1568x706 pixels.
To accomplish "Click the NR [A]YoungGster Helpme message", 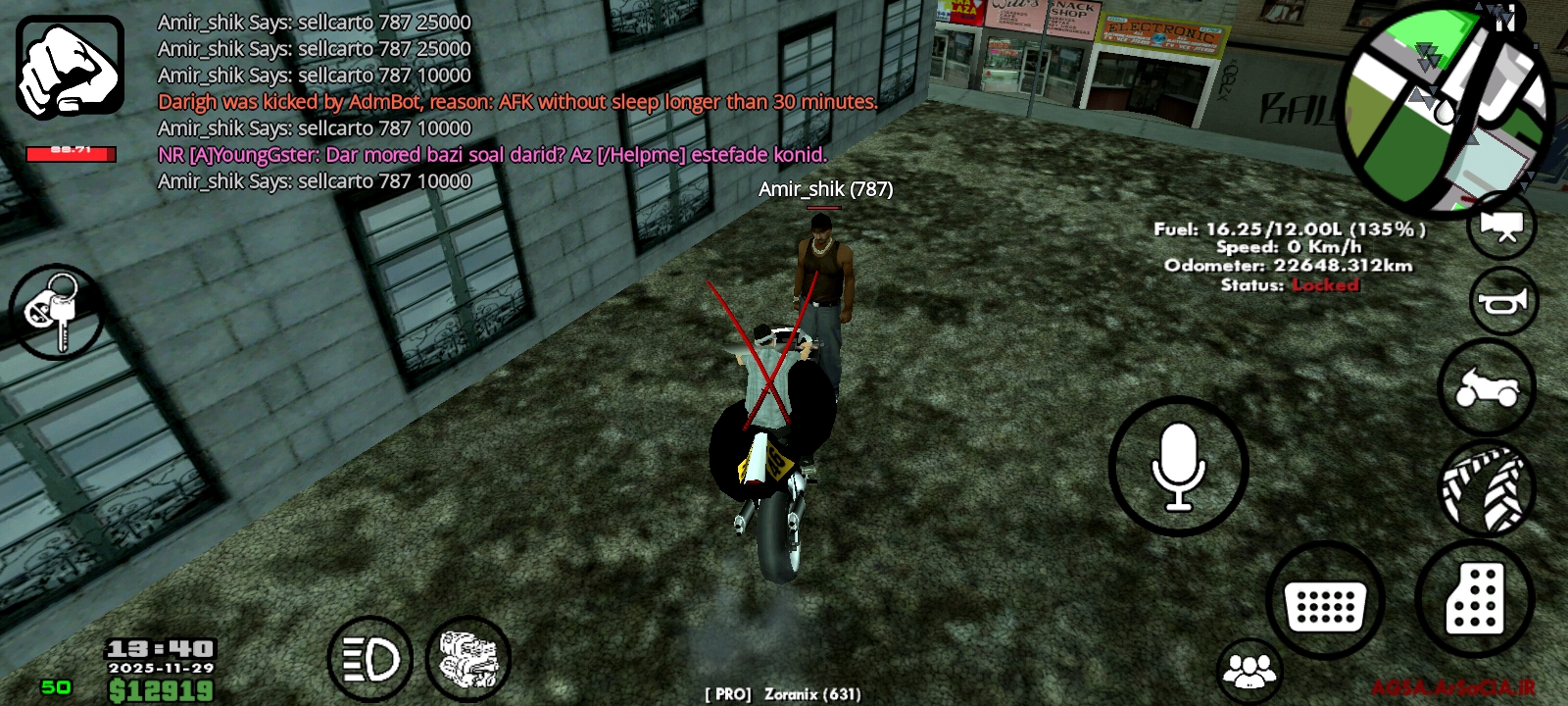I will [492, 154].
